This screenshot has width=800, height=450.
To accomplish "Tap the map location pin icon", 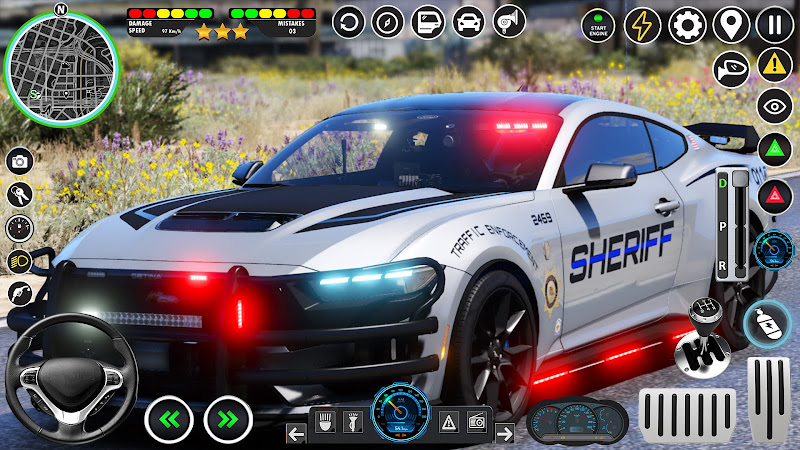I will point(731,24).
